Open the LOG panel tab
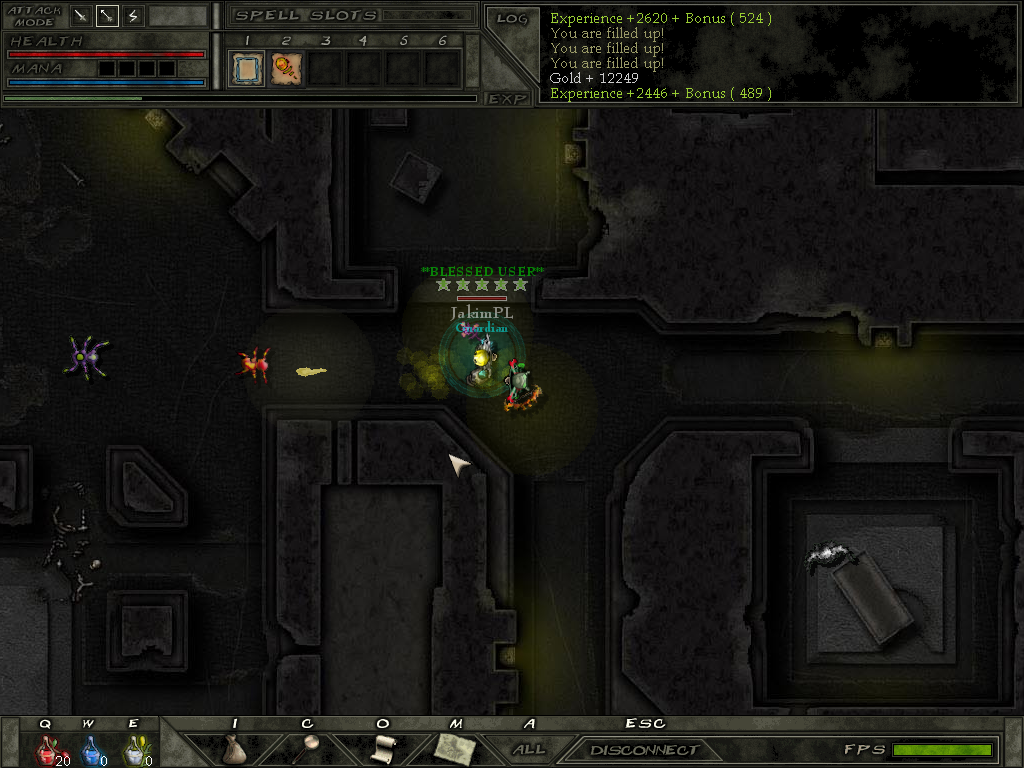 tap(511, 18)
